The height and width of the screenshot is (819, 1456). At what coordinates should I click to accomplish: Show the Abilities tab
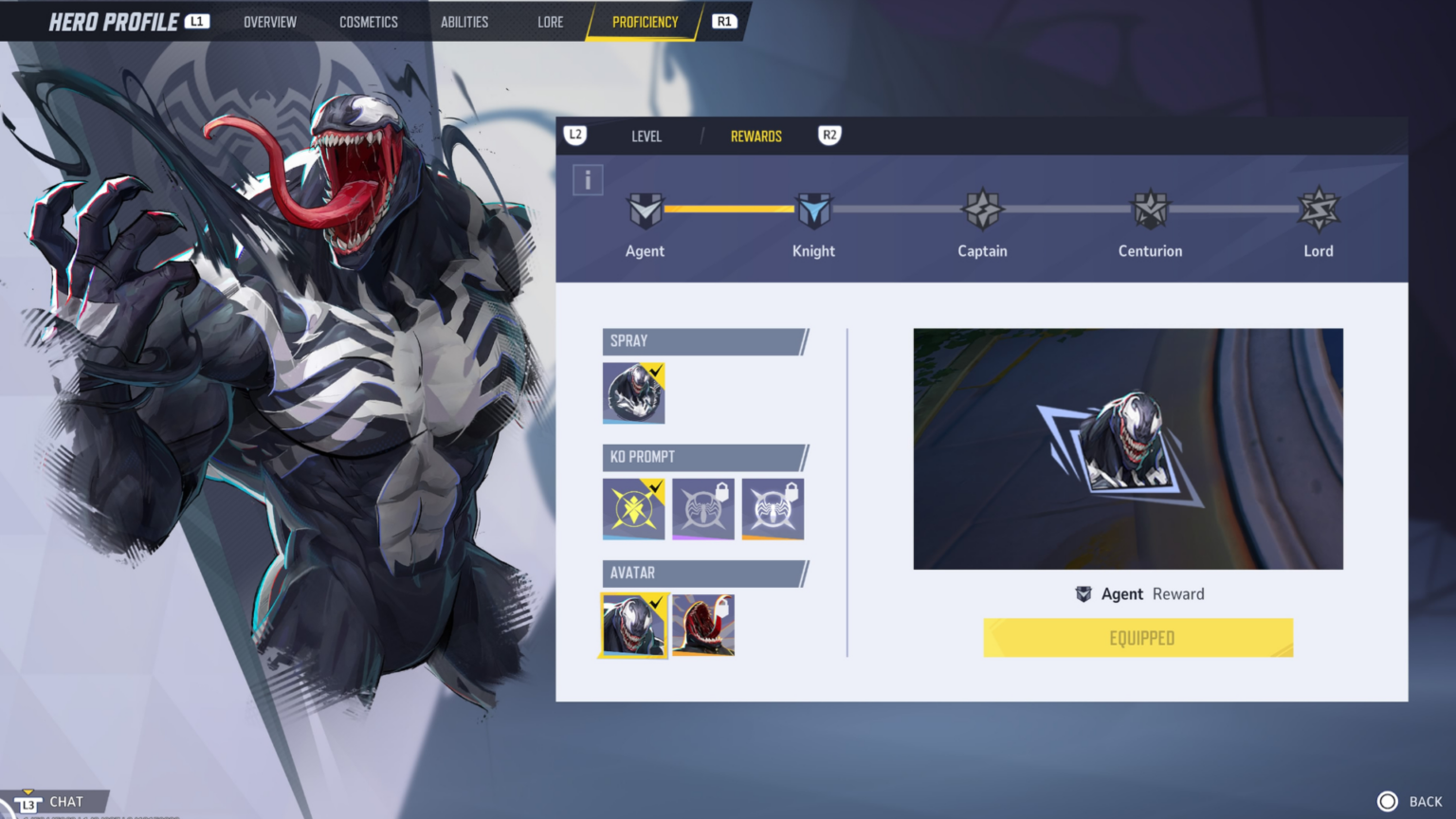click(x=464, y=22)
